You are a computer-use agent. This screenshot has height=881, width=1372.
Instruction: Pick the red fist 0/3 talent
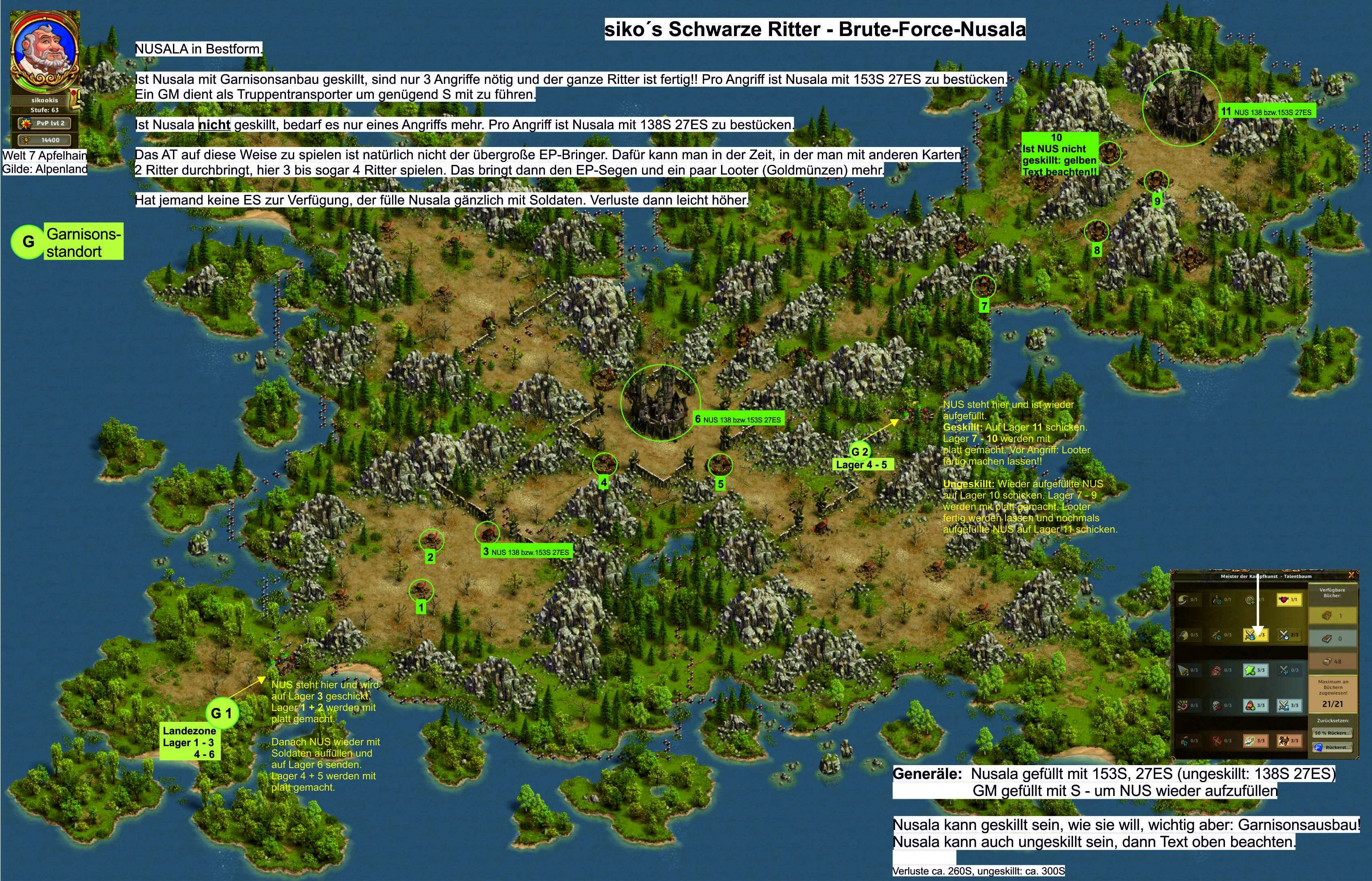pyautogui.click(x=1222, y=670)
